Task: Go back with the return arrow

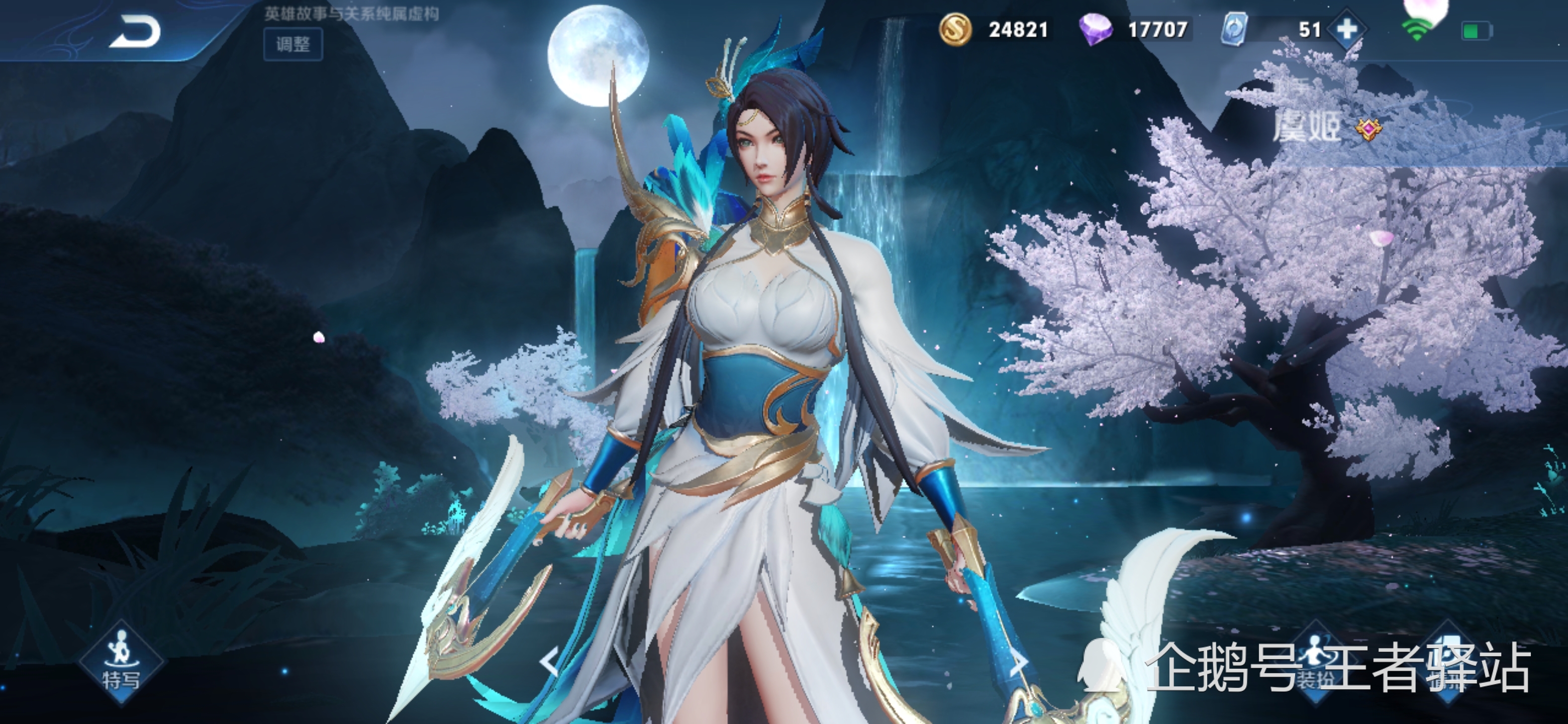Action: click(135, 32)
